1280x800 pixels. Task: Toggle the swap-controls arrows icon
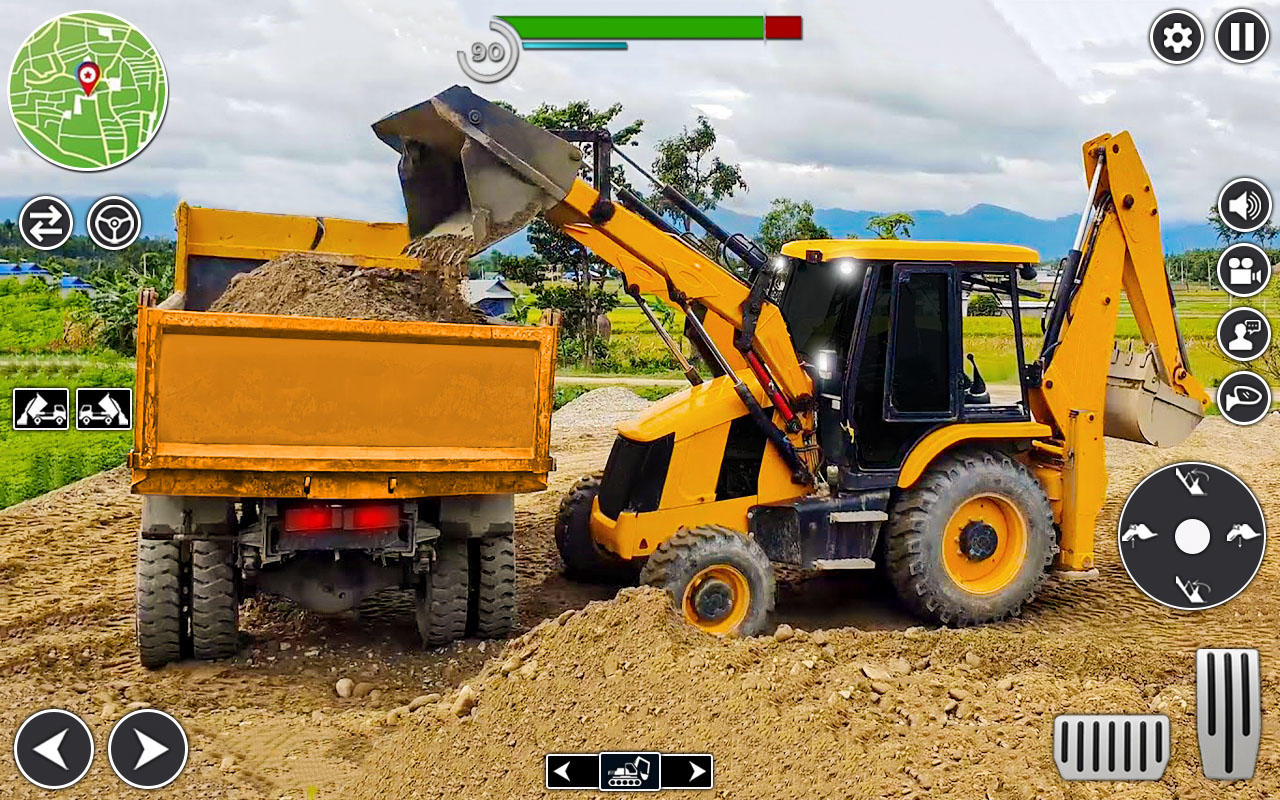click(45, 222)
